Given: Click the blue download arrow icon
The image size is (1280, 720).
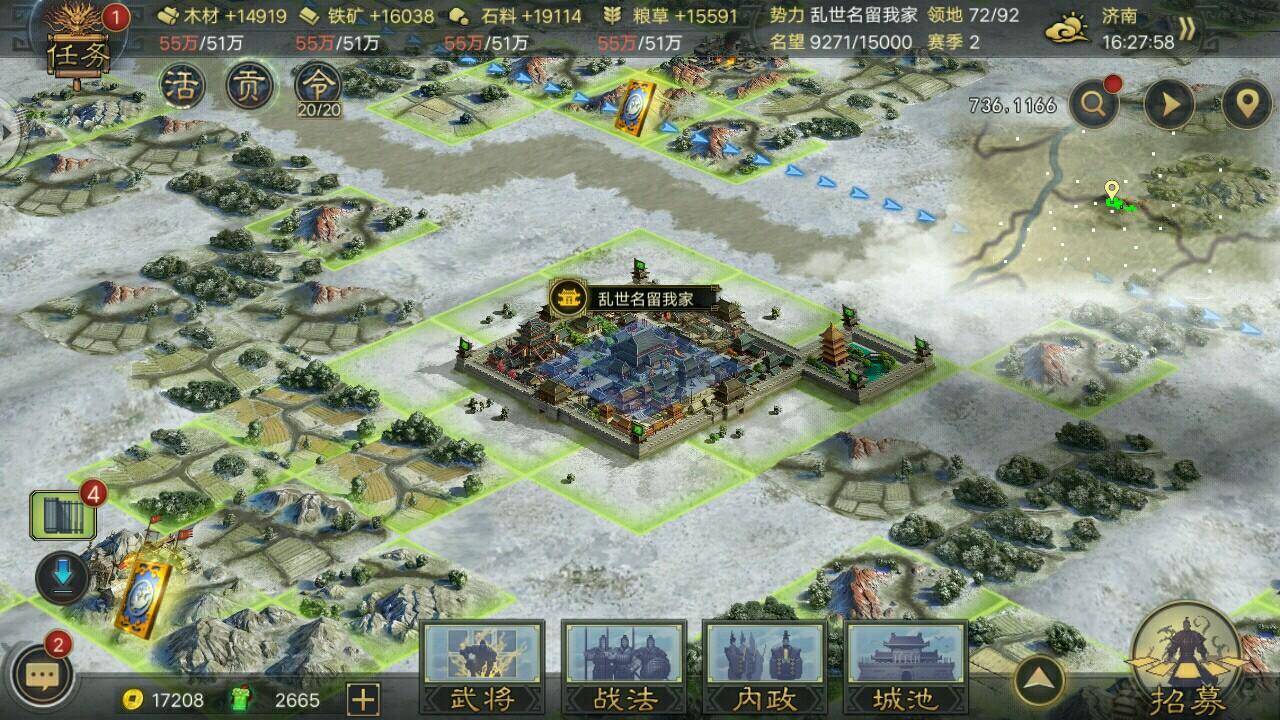Looking at the screenshot, I should point(60,573).
